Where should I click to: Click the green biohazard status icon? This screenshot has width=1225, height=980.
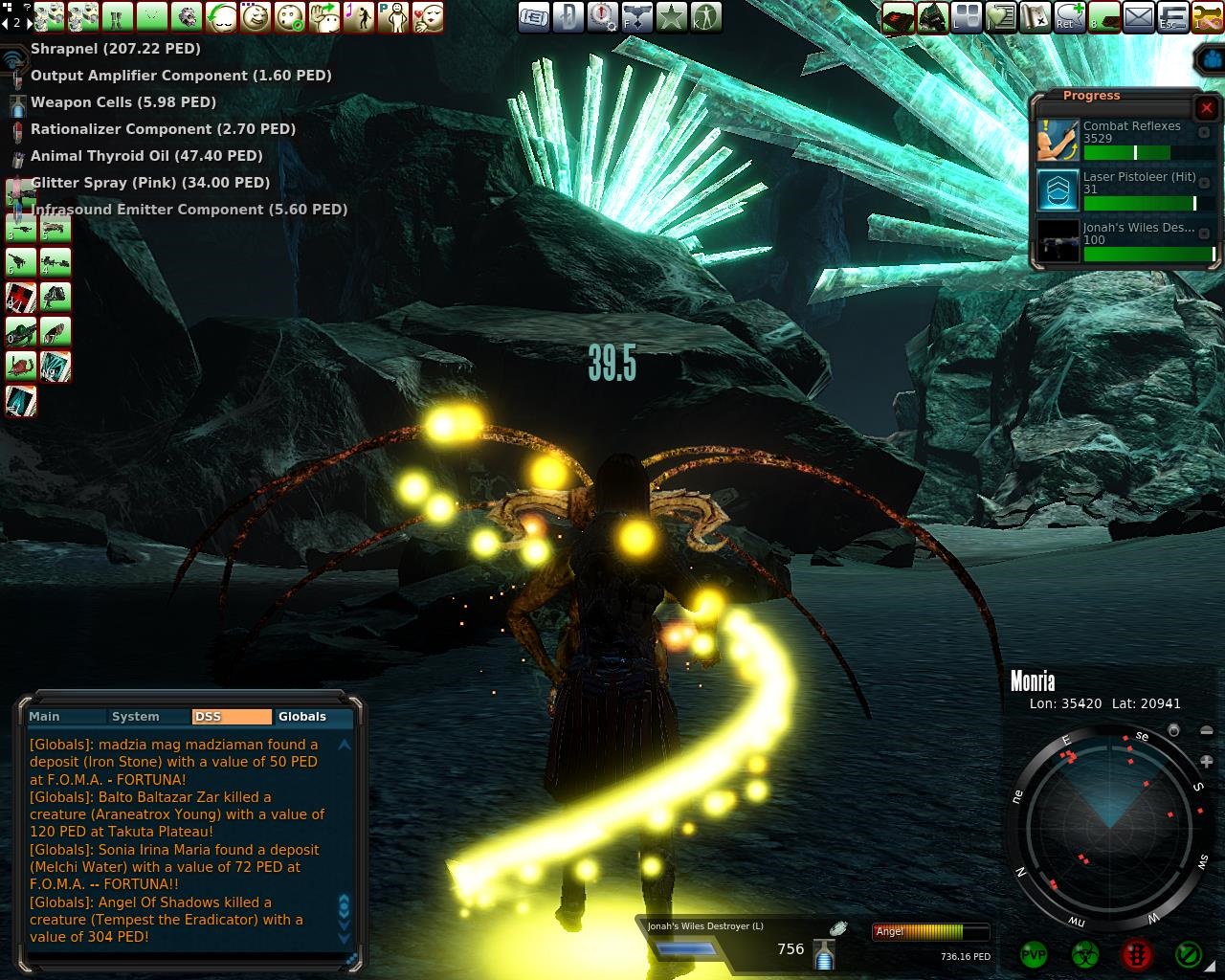(1084, 954)
